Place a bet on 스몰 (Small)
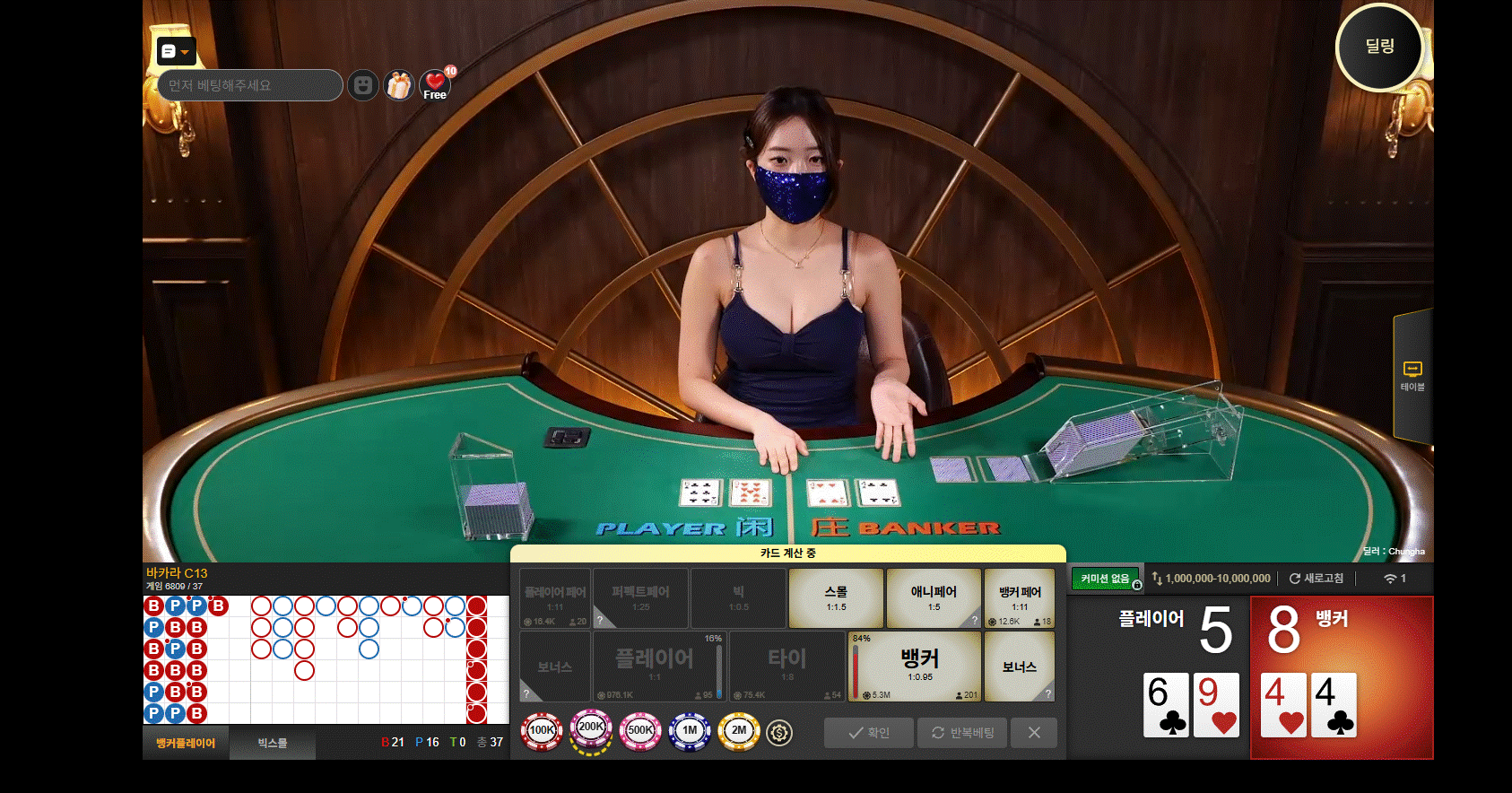 point(836,598)
